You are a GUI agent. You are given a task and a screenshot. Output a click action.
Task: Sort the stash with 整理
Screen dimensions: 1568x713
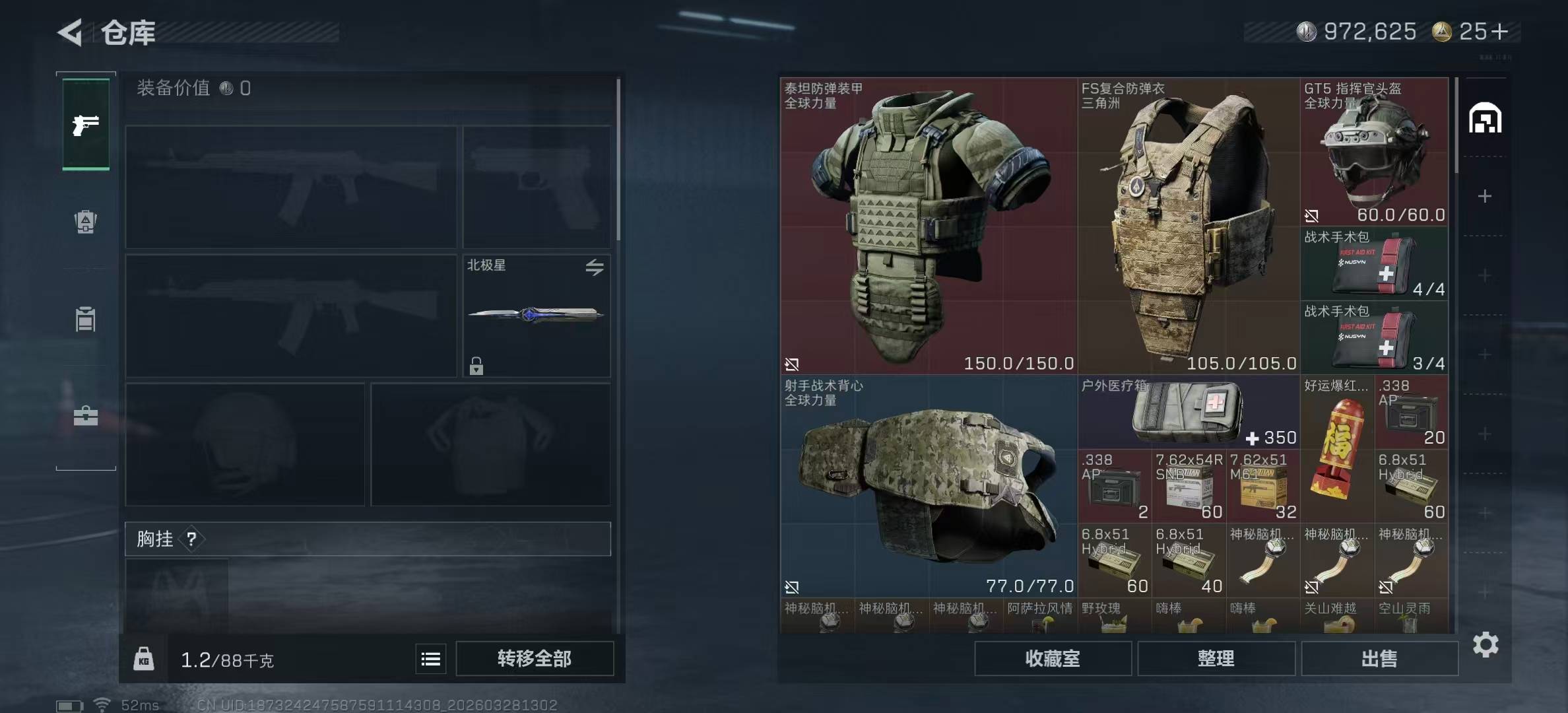(x=1216, y=658)
